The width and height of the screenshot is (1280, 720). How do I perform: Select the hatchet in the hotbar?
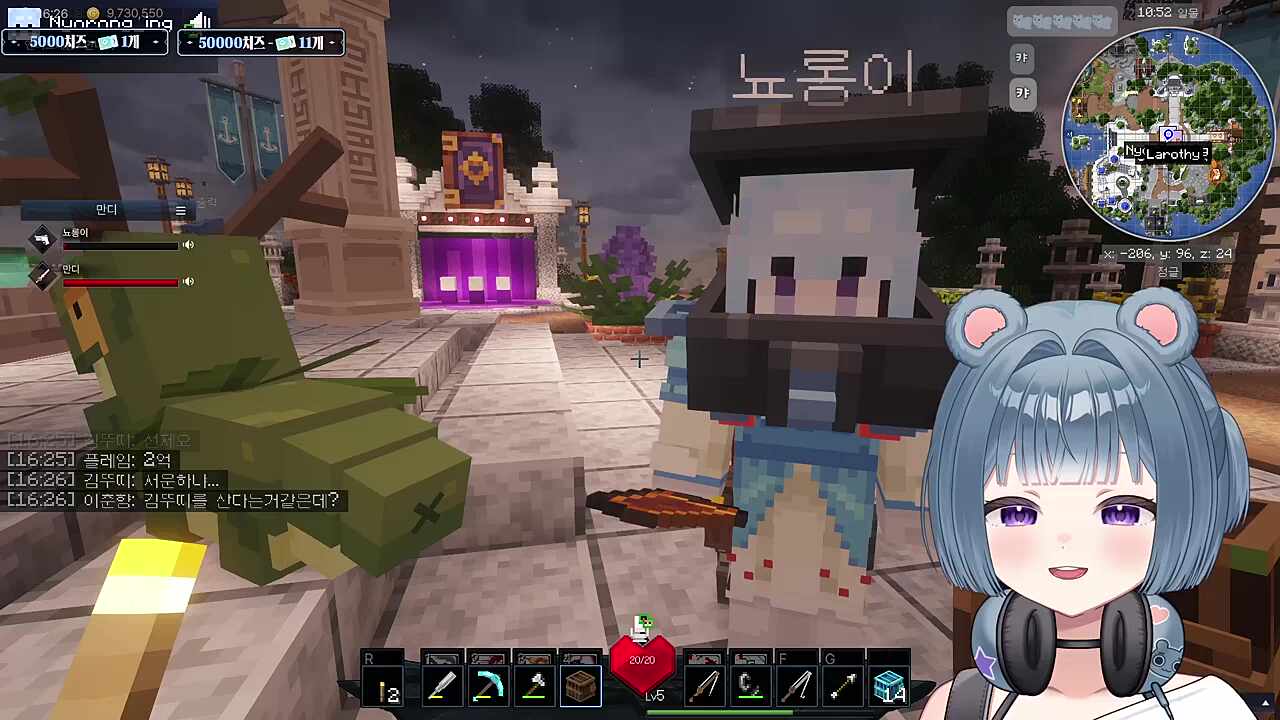pos(534,685)
